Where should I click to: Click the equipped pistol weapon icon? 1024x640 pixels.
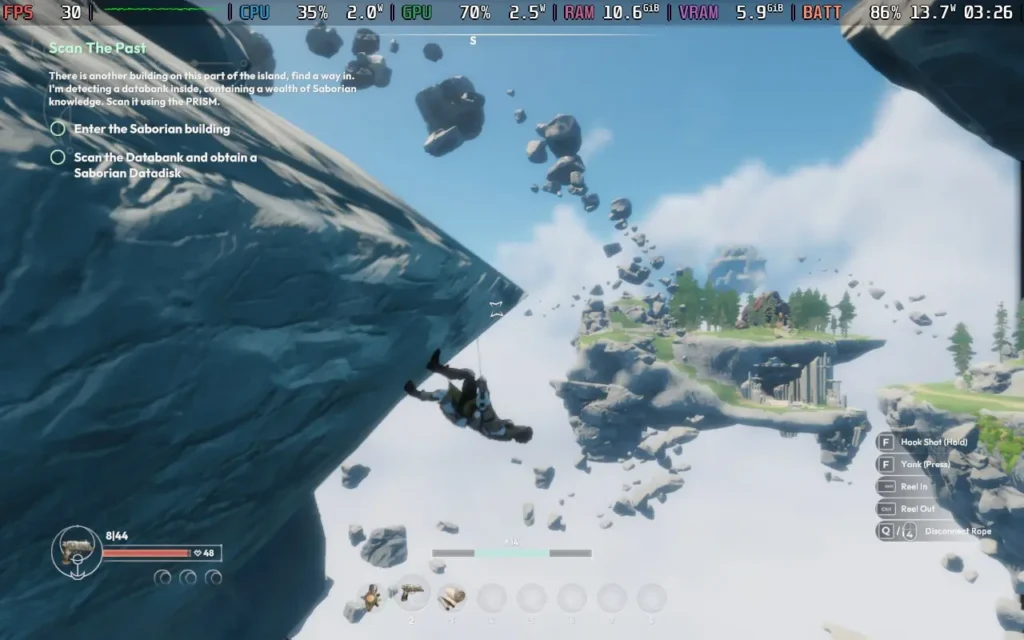(x=76, y=551)
